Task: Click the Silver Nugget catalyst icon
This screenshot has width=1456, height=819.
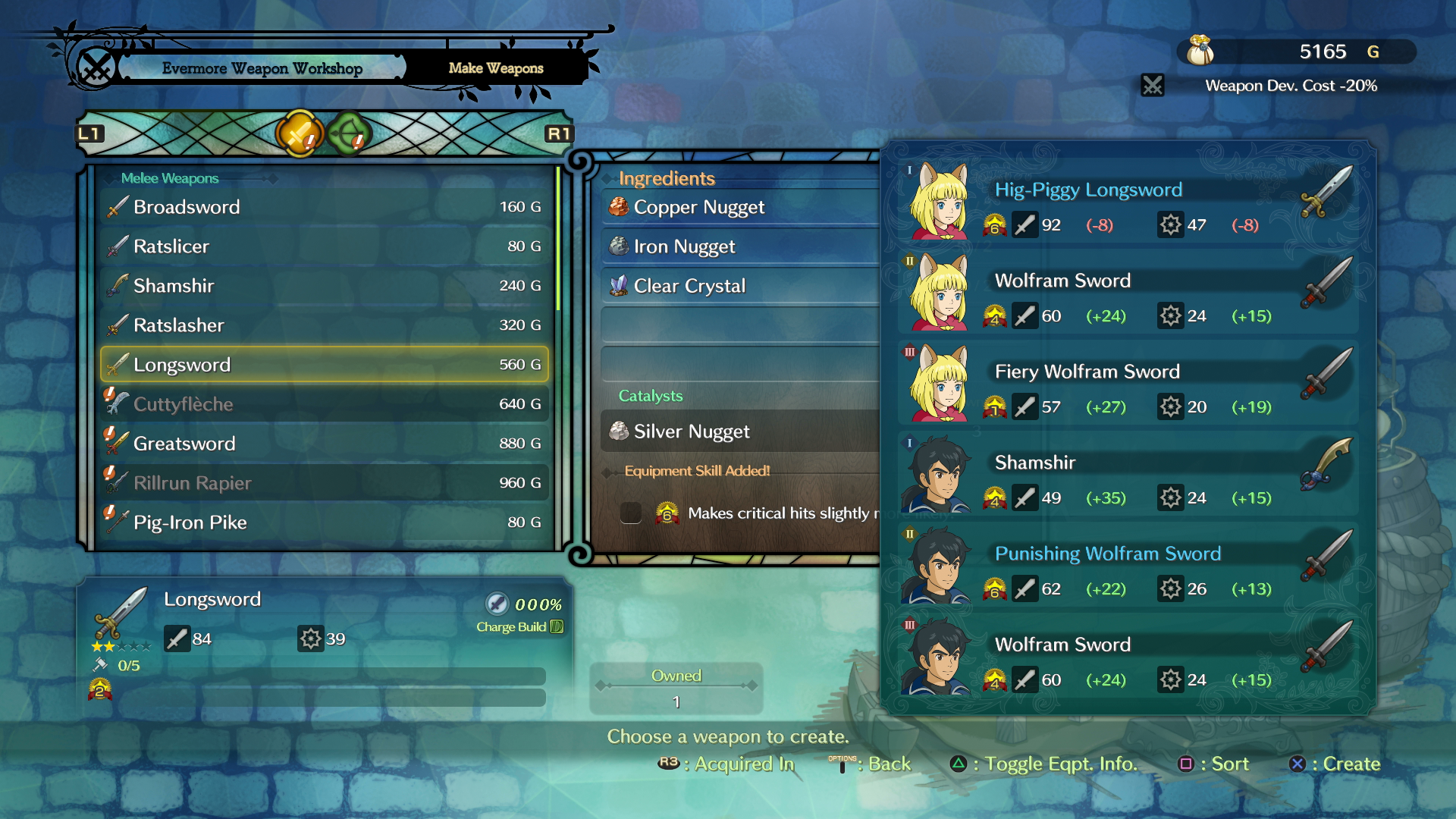Action: 618,431
